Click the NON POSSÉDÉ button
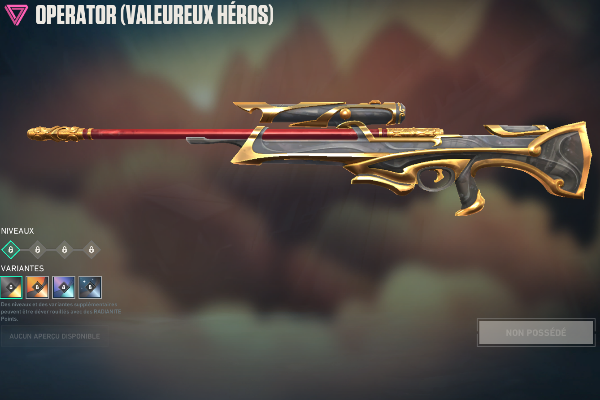 (x=535, y=333)
